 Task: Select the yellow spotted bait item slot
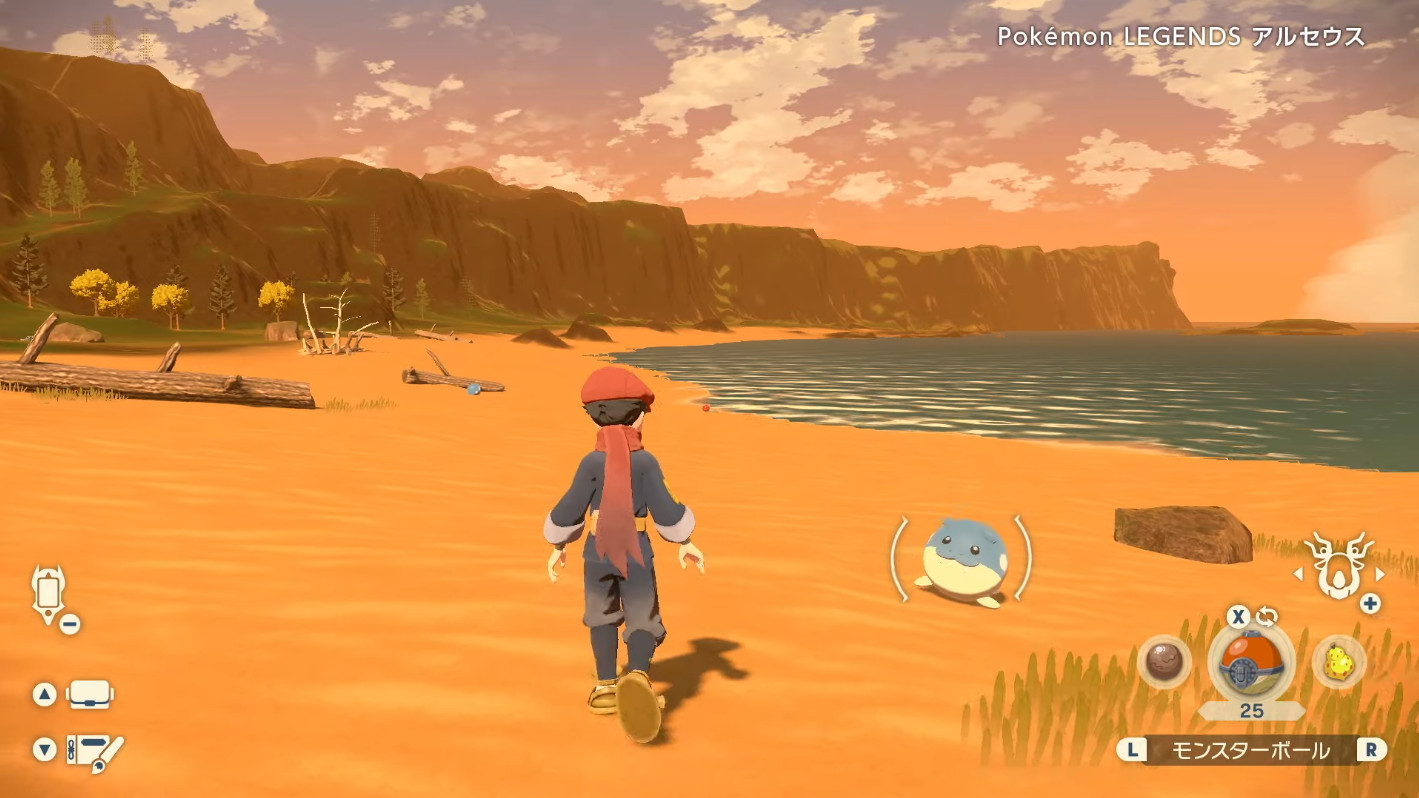[1339, 661]
